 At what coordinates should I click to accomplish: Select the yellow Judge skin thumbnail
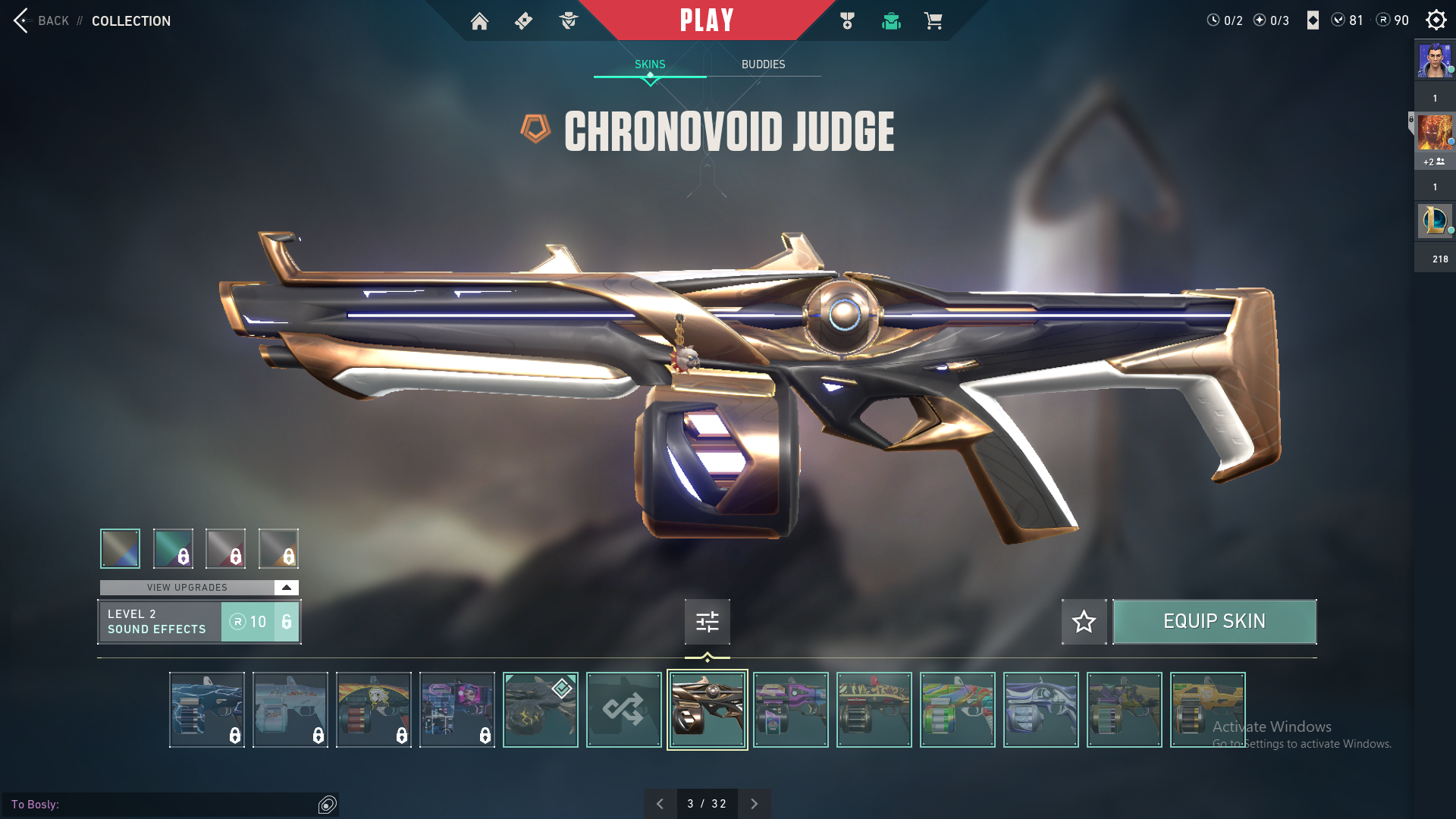coord(1207,710)
